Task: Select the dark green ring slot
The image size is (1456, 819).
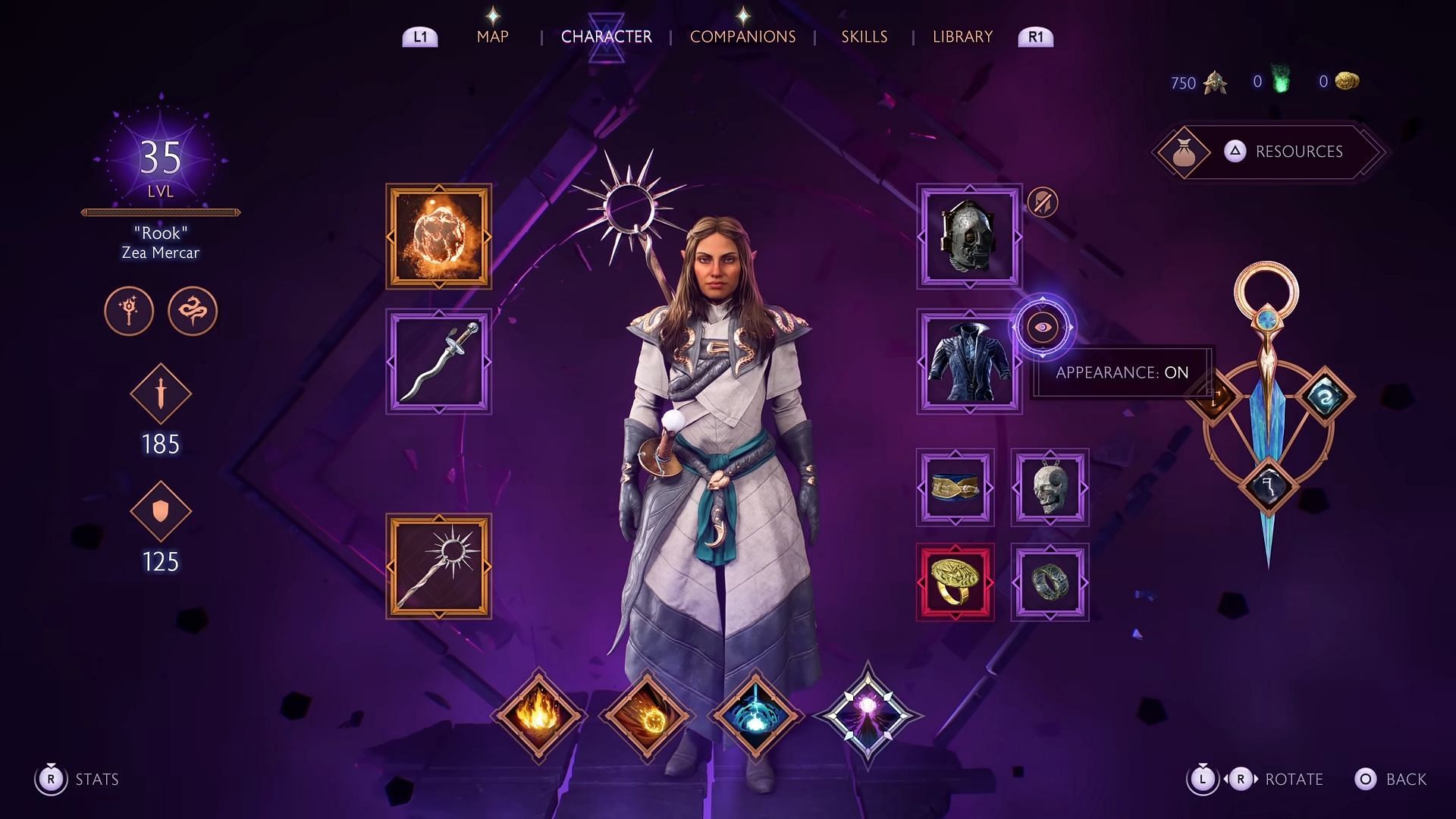Action: (x=1050, y=582)
